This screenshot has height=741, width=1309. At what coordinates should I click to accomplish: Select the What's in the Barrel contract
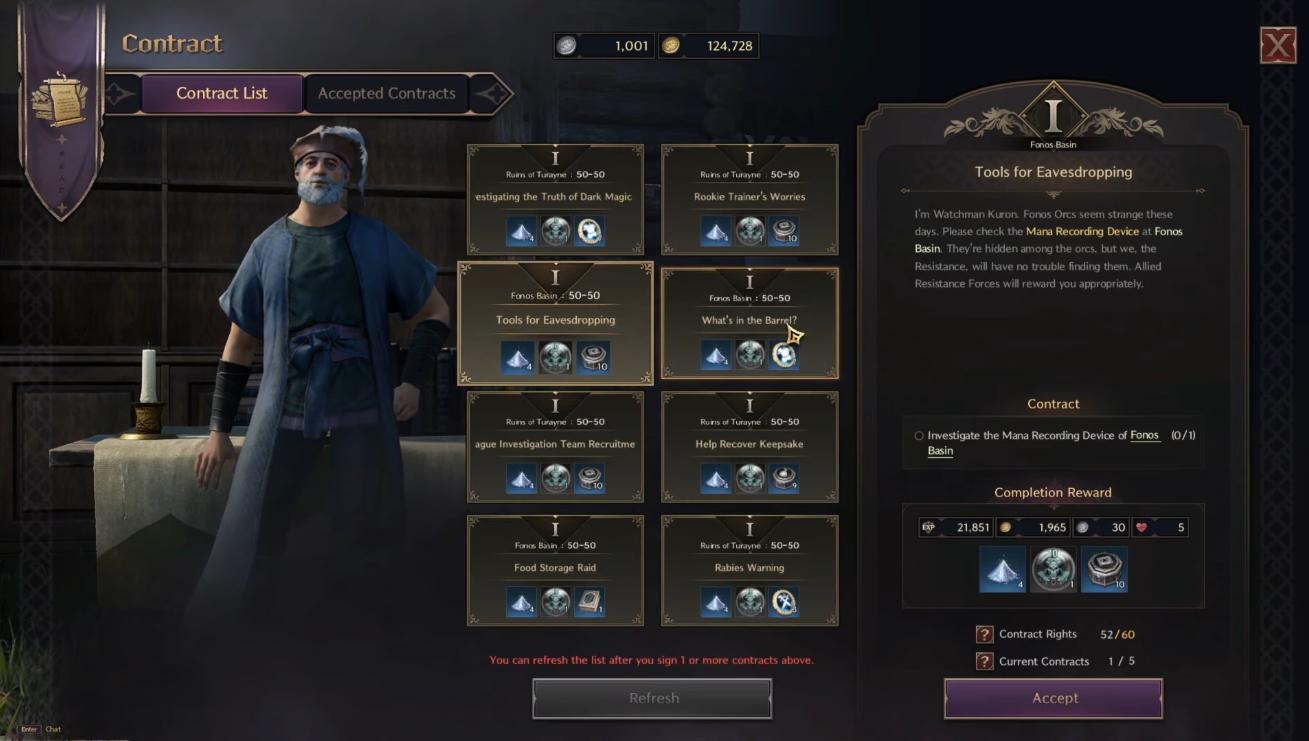749,322
